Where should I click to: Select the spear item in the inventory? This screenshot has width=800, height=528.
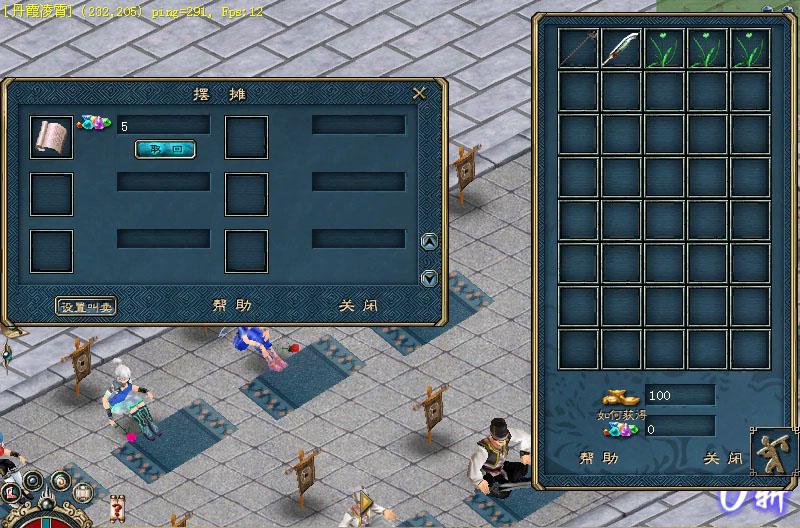[x=579, y=48]
